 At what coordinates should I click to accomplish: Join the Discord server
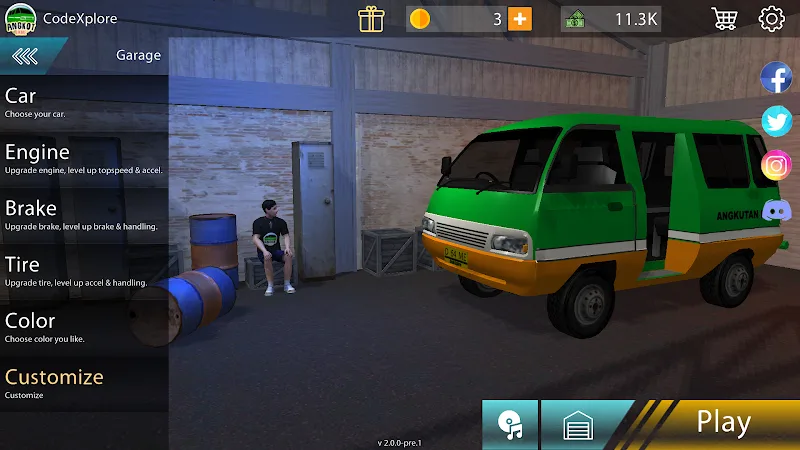pyautogui.click(x=776, y=210)
